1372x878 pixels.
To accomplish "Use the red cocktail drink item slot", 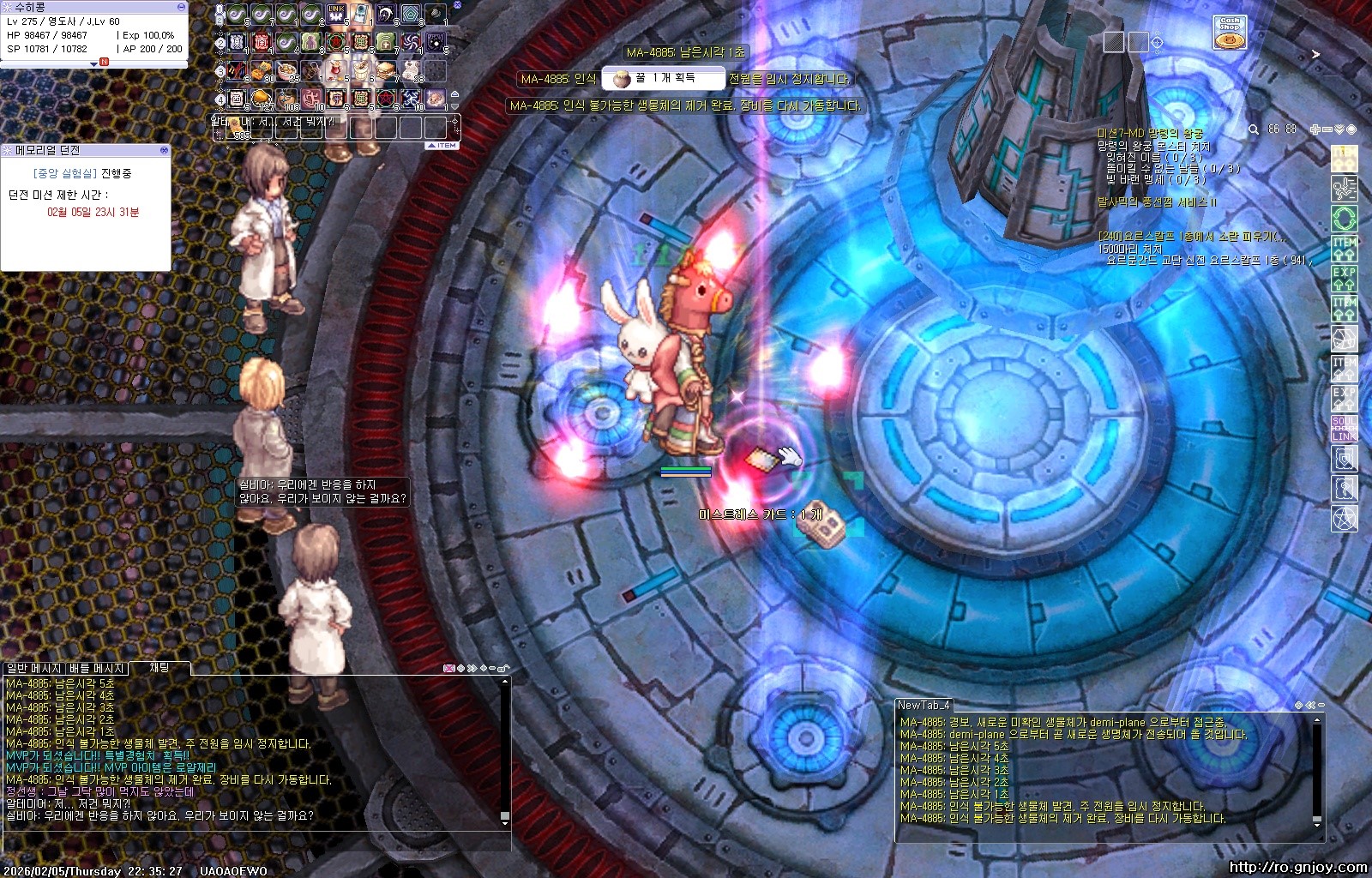I will pyautogui.click(x=336, y=70).
